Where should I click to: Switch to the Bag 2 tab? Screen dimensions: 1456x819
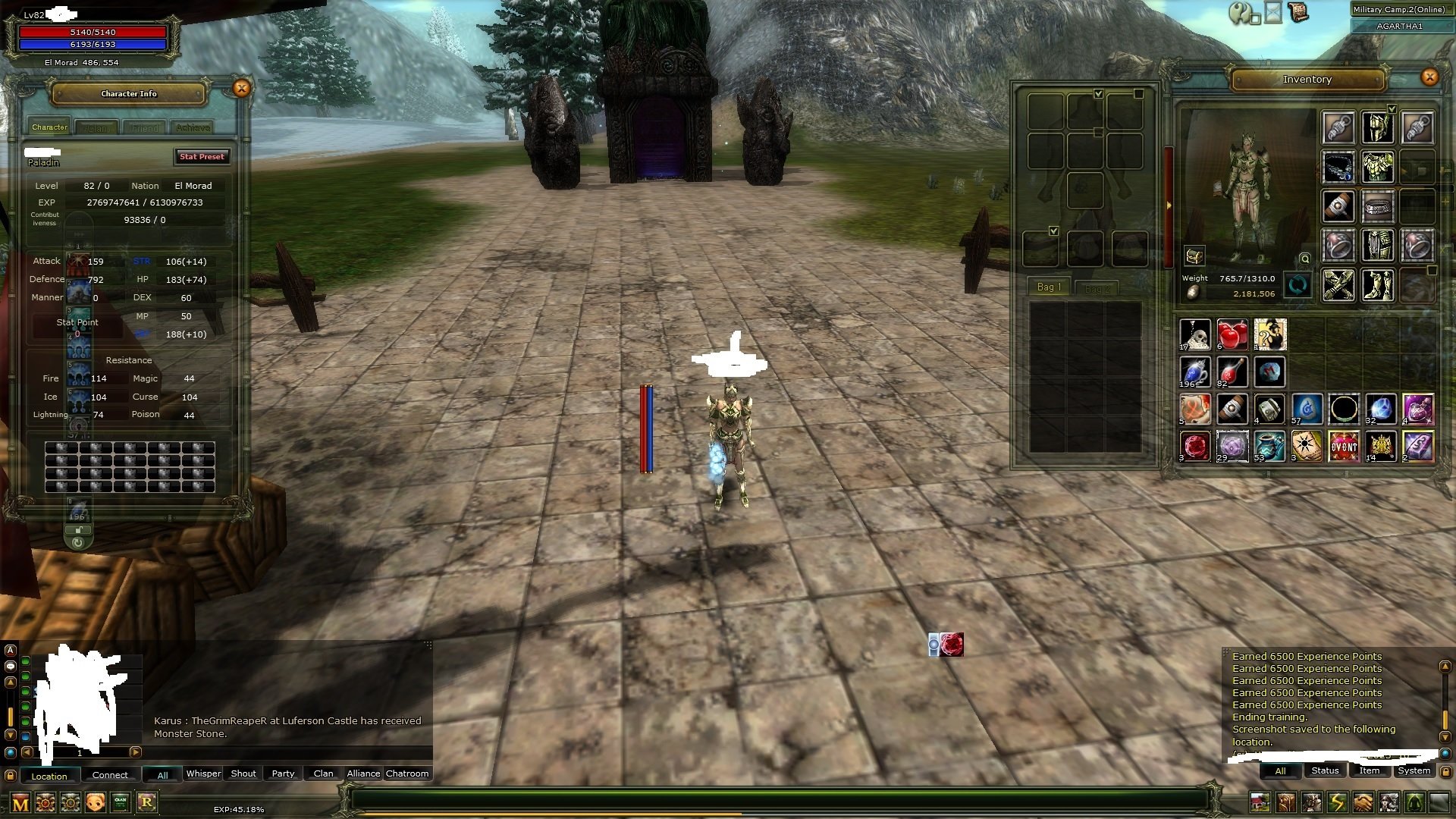click(x=1097, y=287)
